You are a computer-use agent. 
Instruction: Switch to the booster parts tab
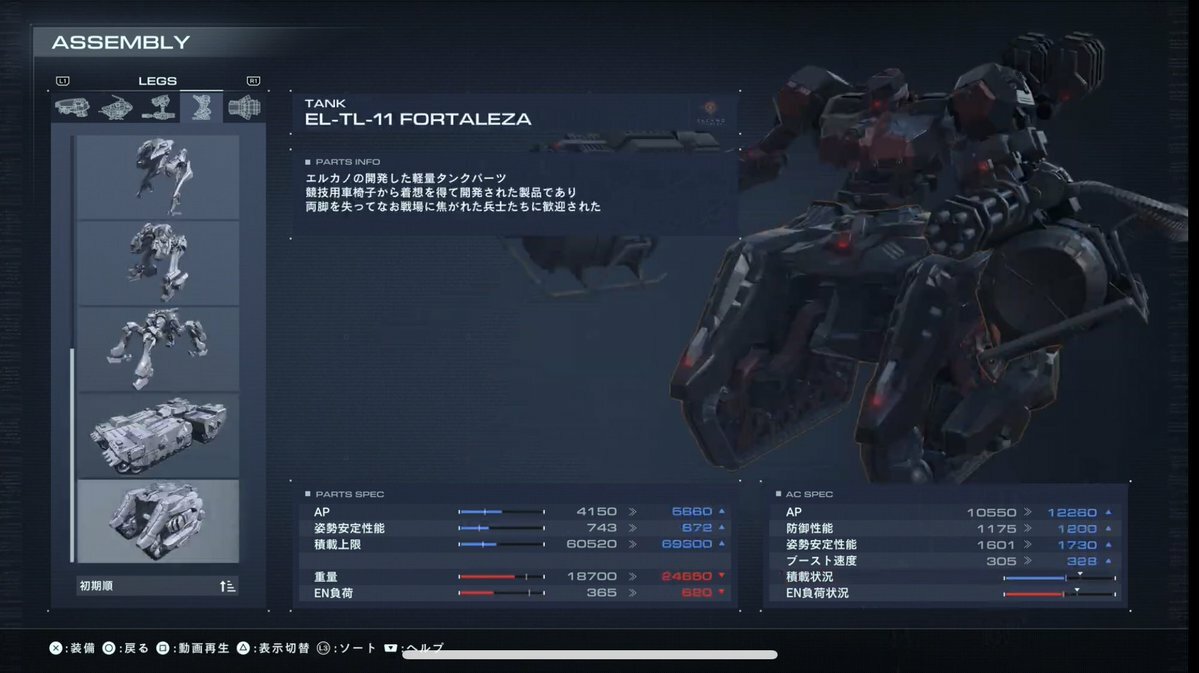pyautogui.click(x=244, y=107)
